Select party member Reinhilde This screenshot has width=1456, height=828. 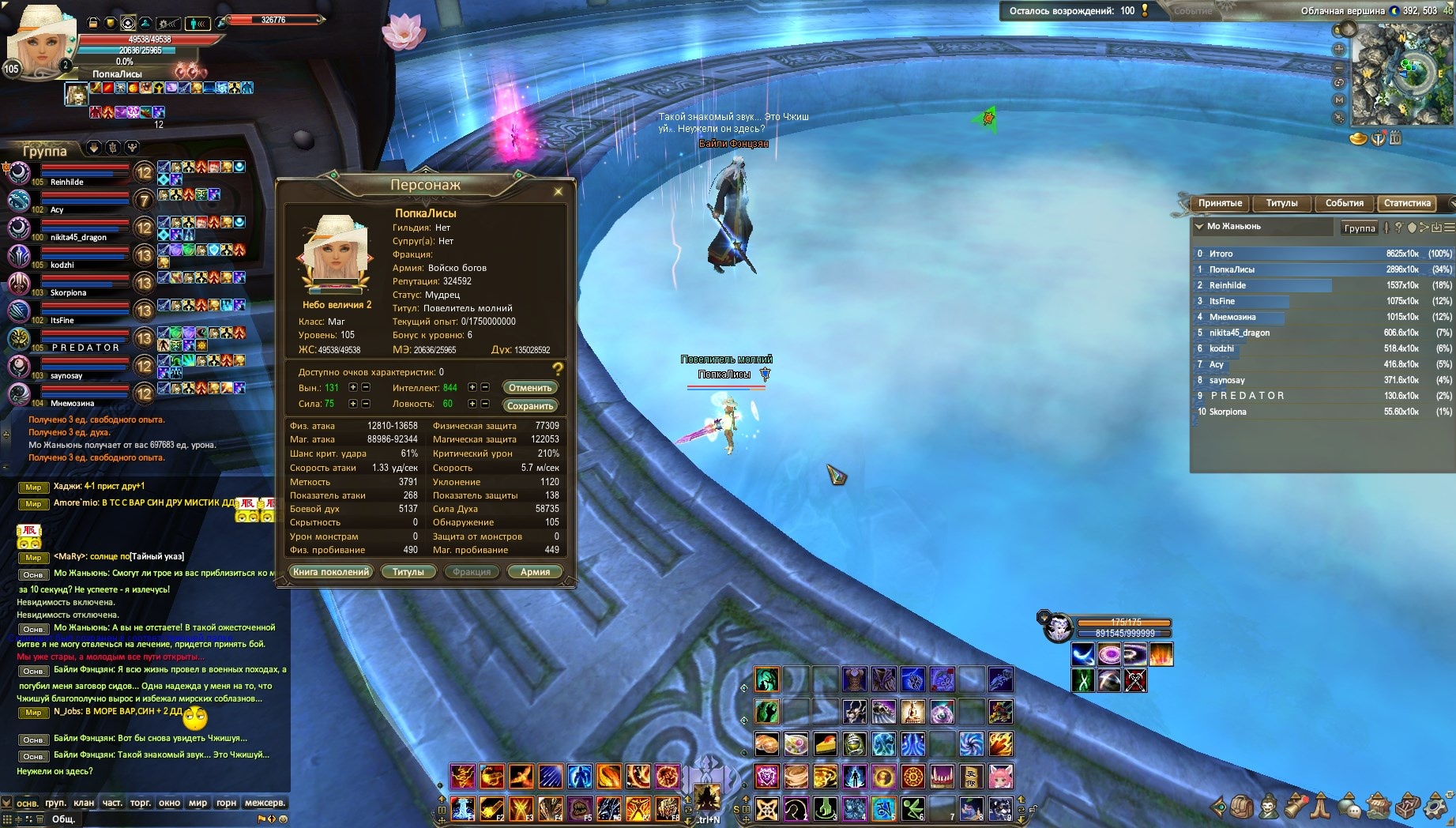67,182
